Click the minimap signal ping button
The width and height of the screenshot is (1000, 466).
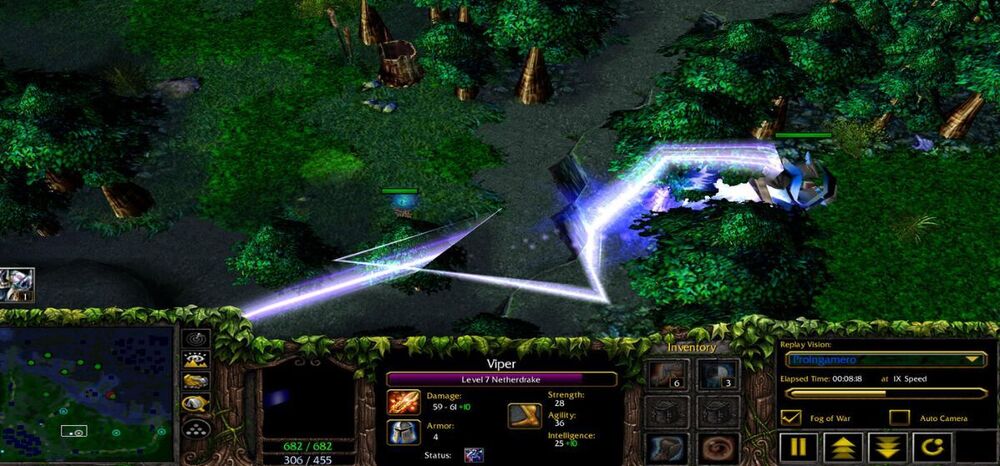coord(197,340)
